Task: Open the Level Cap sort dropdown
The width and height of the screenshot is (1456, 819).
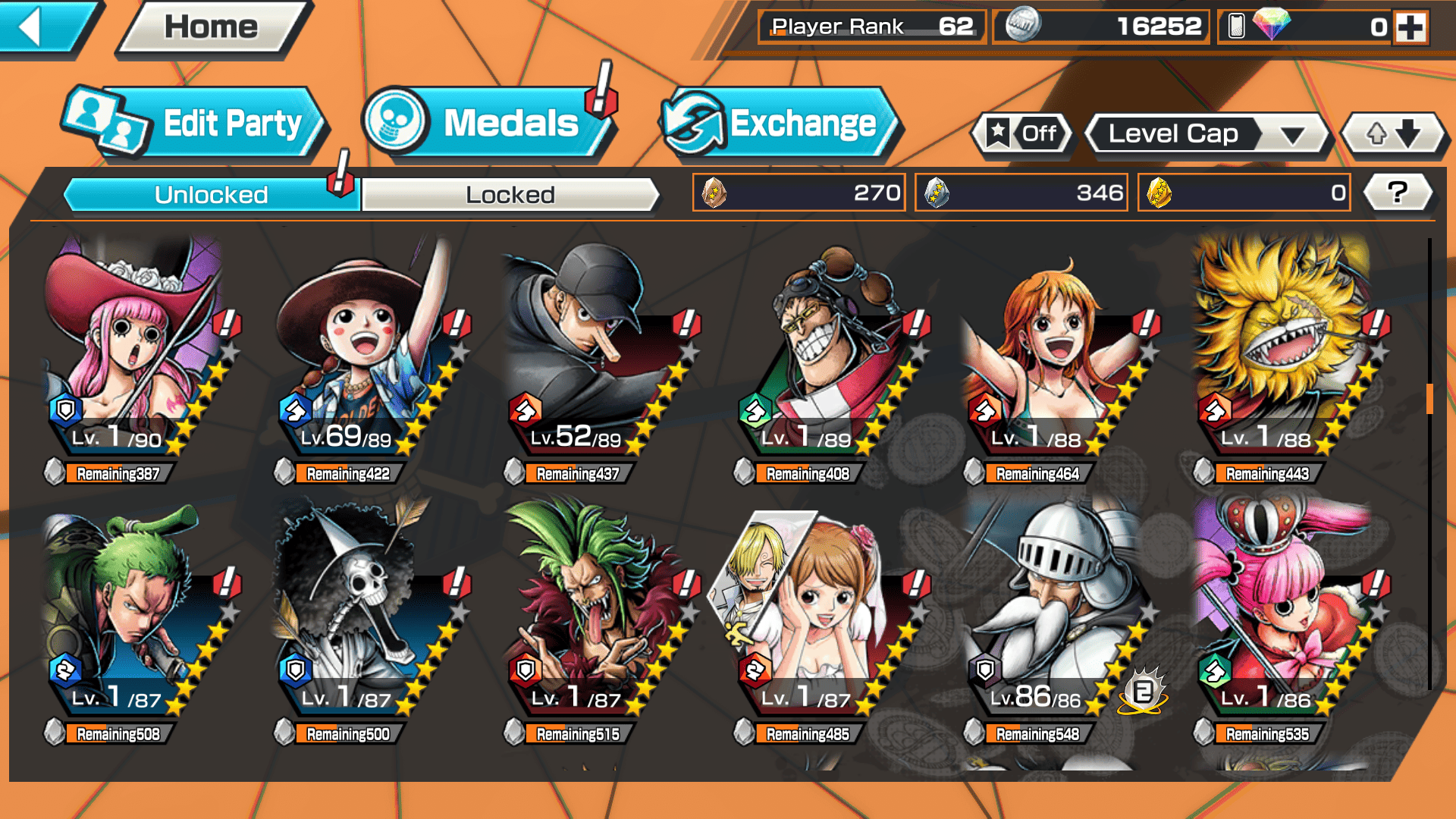Action: (1206, 134)
